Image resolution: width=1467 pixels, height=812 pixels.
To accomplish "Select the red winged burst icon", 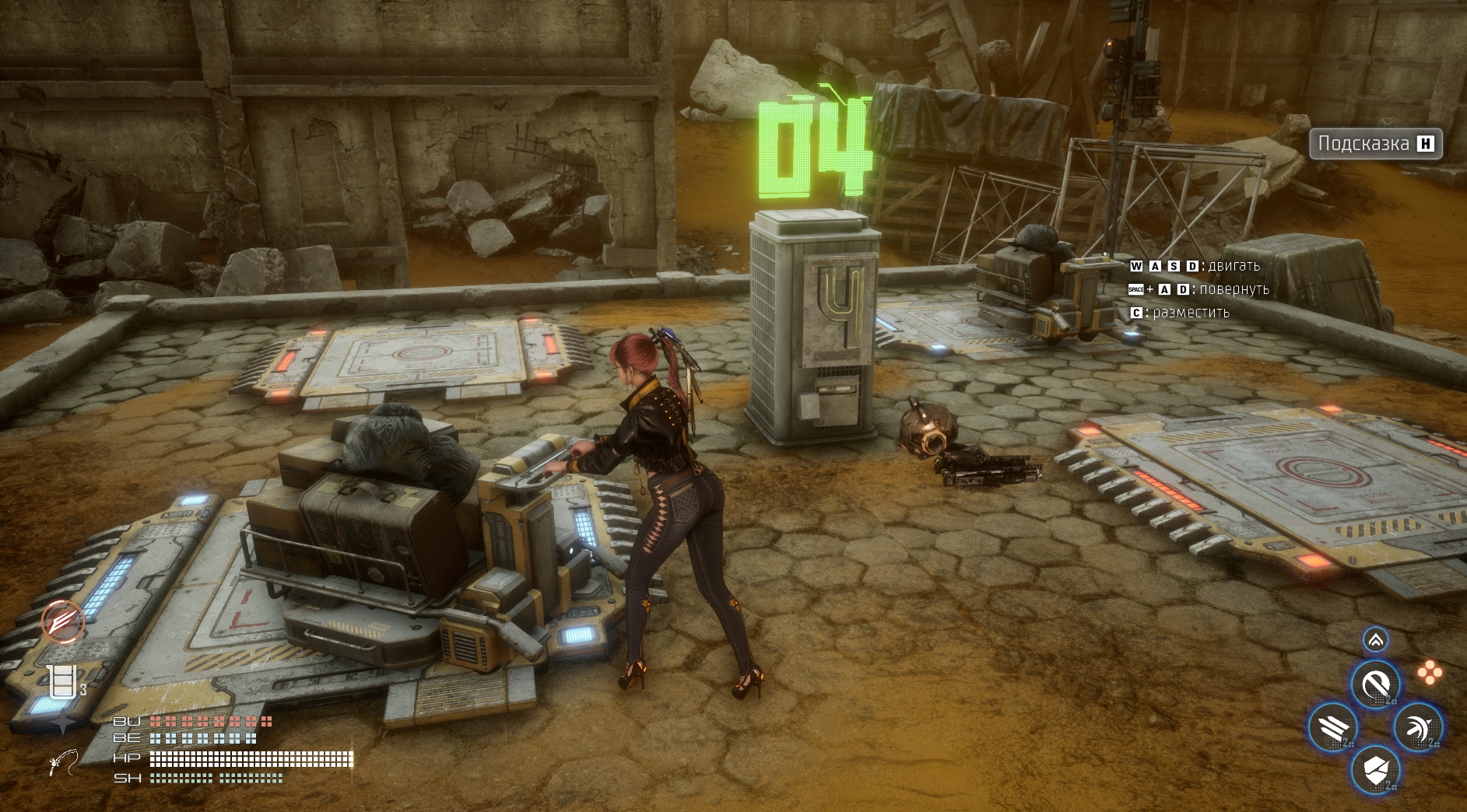I will pos(63,621).
